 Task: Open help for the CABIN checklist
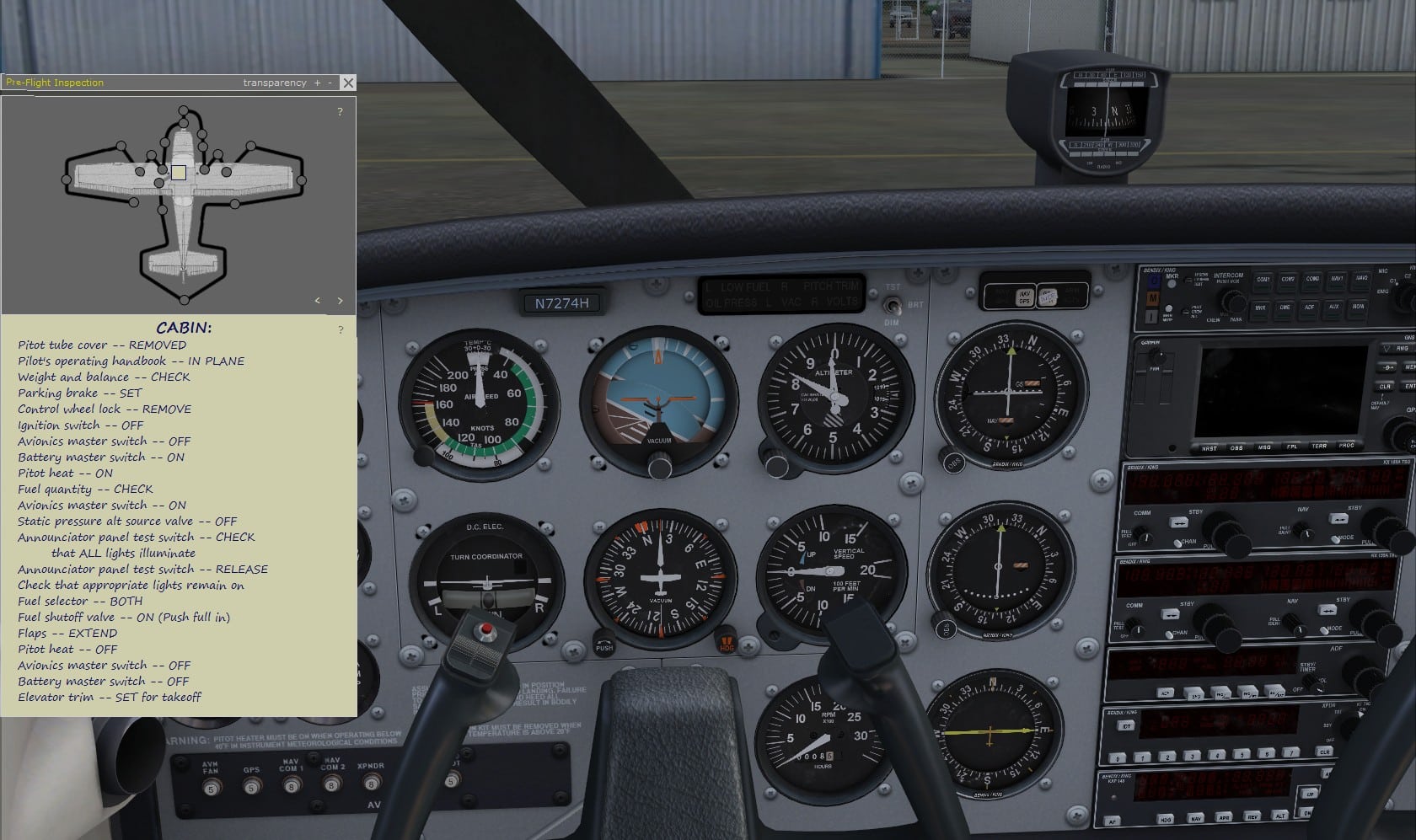point(341,329)
